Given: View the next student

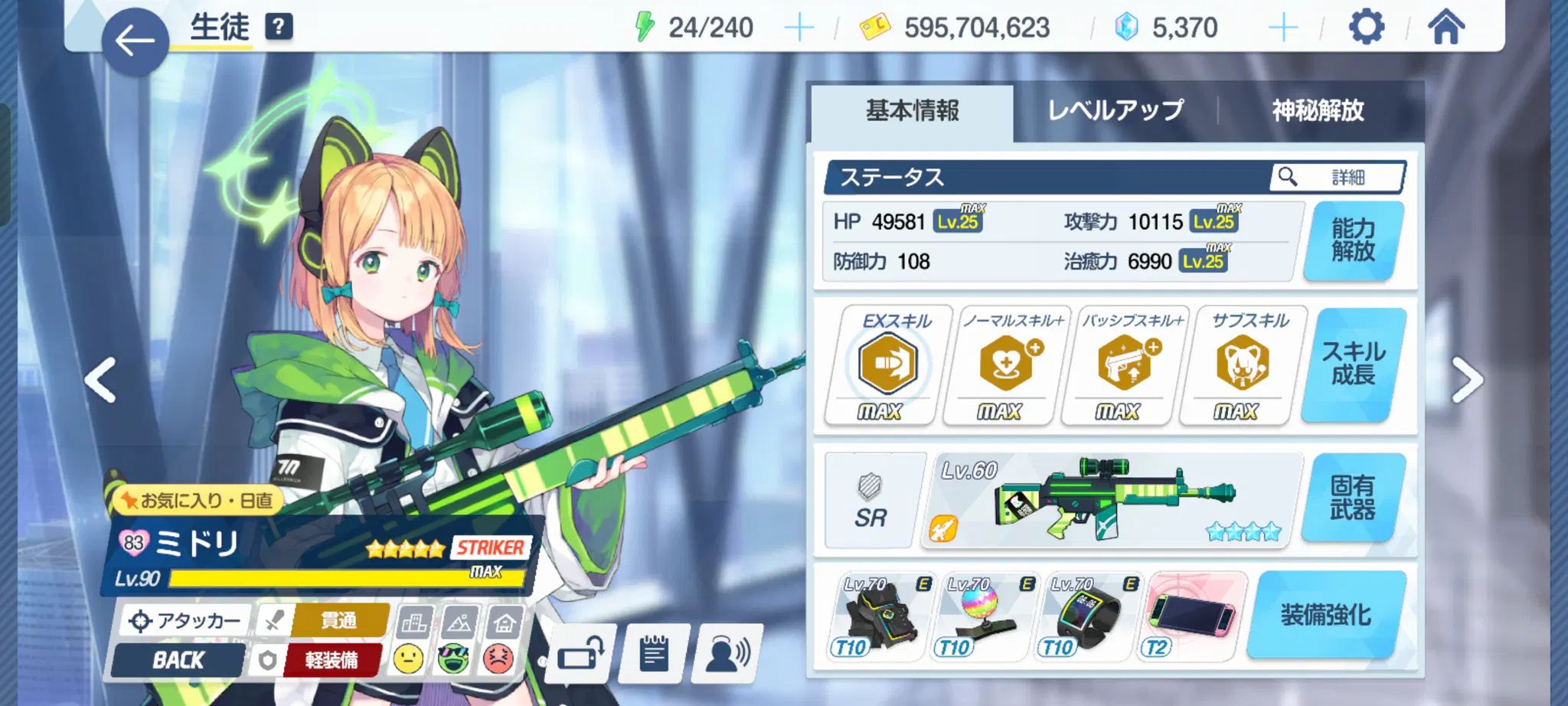Looking at the screenshot, I should coord(1467,380).
